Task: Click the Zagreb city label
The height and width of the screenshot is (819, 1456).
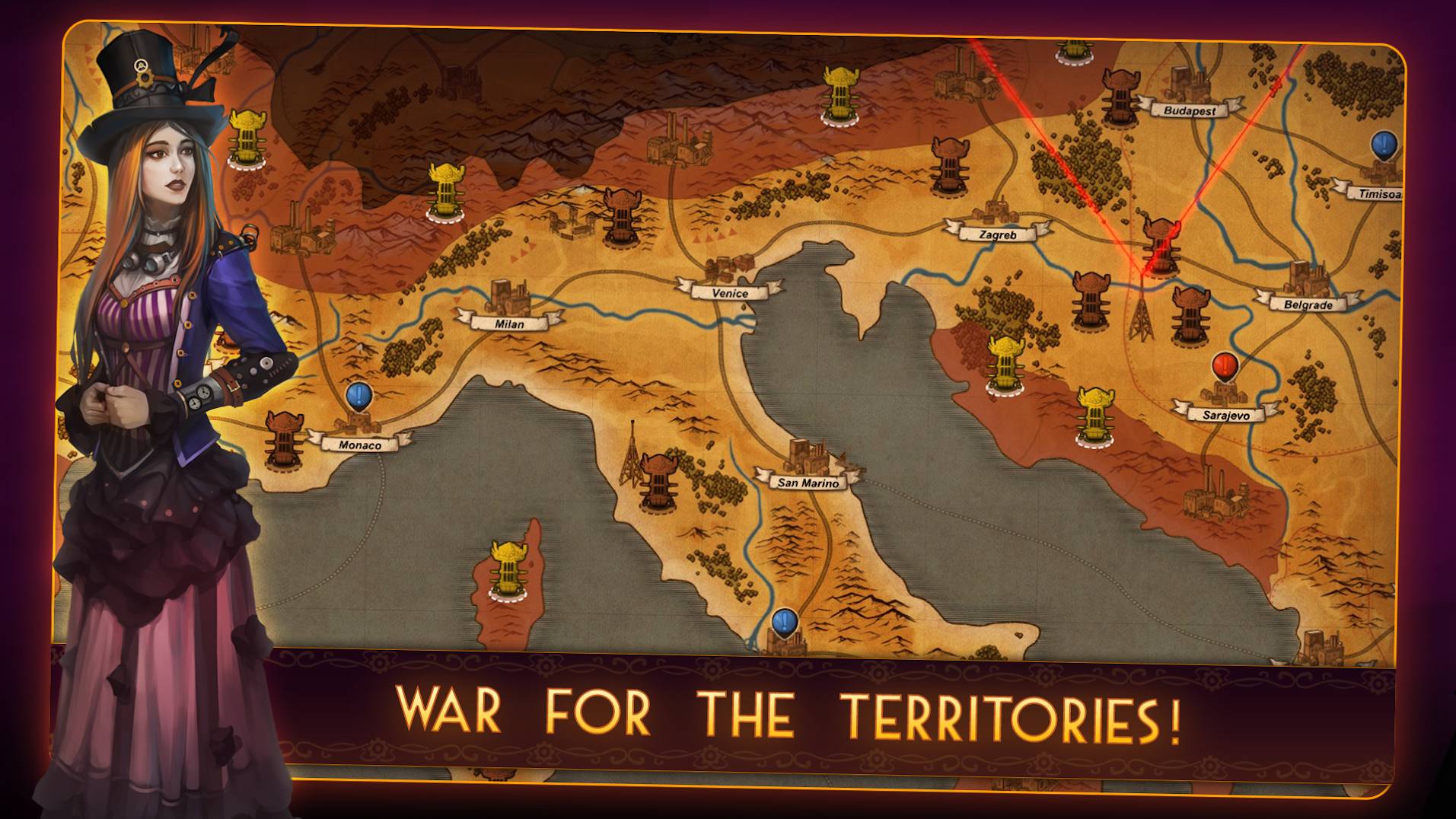Action: 997,235
